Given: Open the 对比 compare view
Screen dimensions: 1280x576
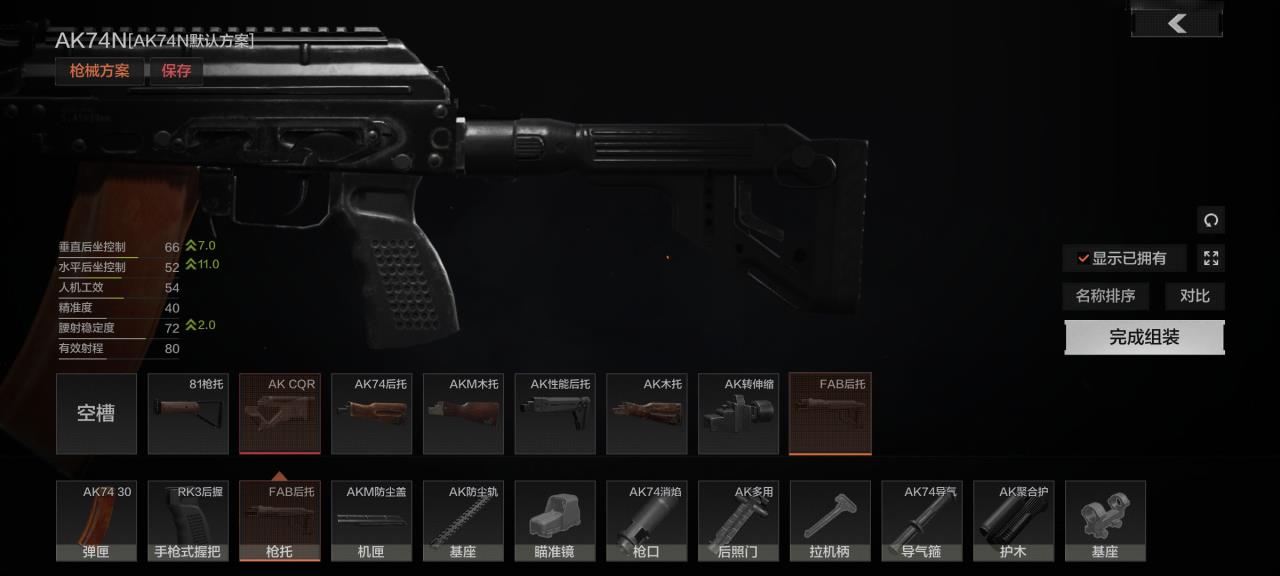Looking at the screenshot, I should 1194,296.
